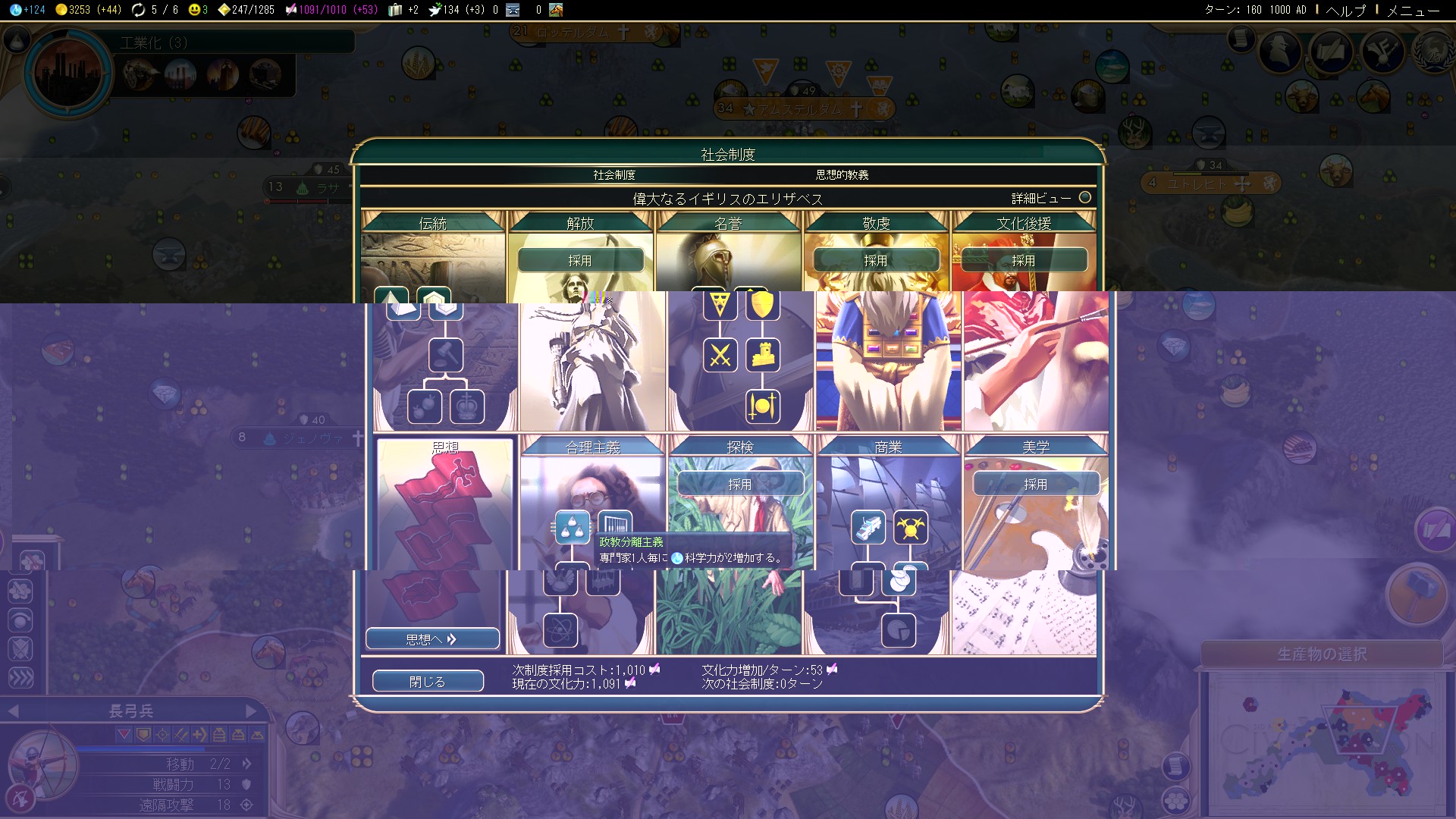
Task: Adopt the Patronage (文化後援) policy tree
Action: [1024, 260]
